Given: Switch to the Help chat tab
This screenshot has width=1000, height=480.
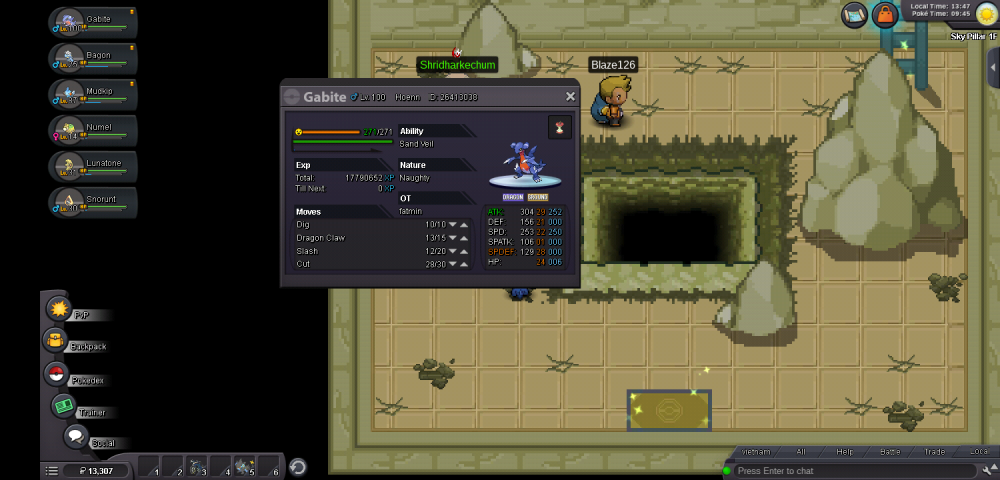Looking at the screenshot, I should 844,452.
